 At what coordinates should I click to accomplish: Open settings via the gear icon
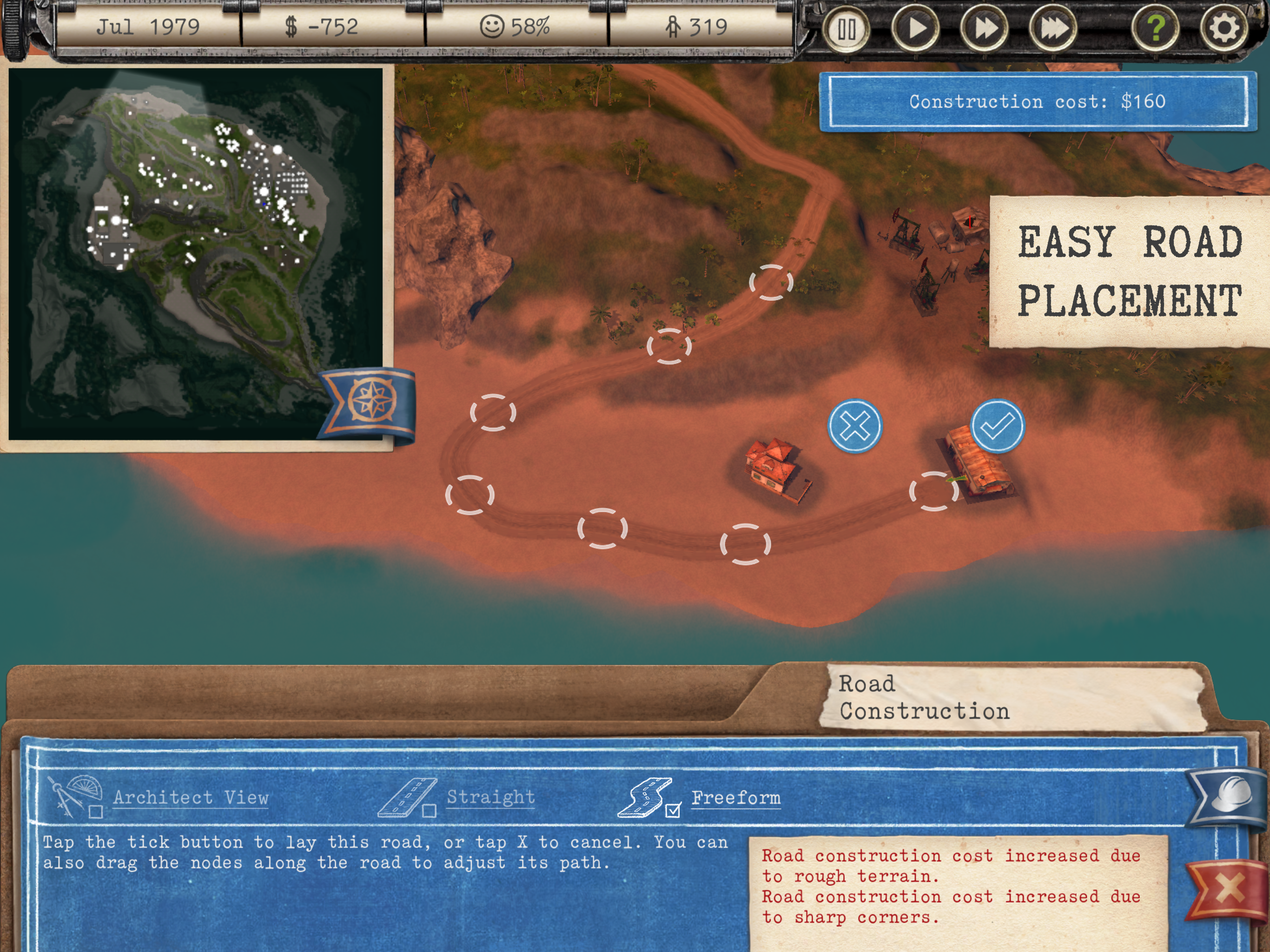click(x=1224, y=27)
